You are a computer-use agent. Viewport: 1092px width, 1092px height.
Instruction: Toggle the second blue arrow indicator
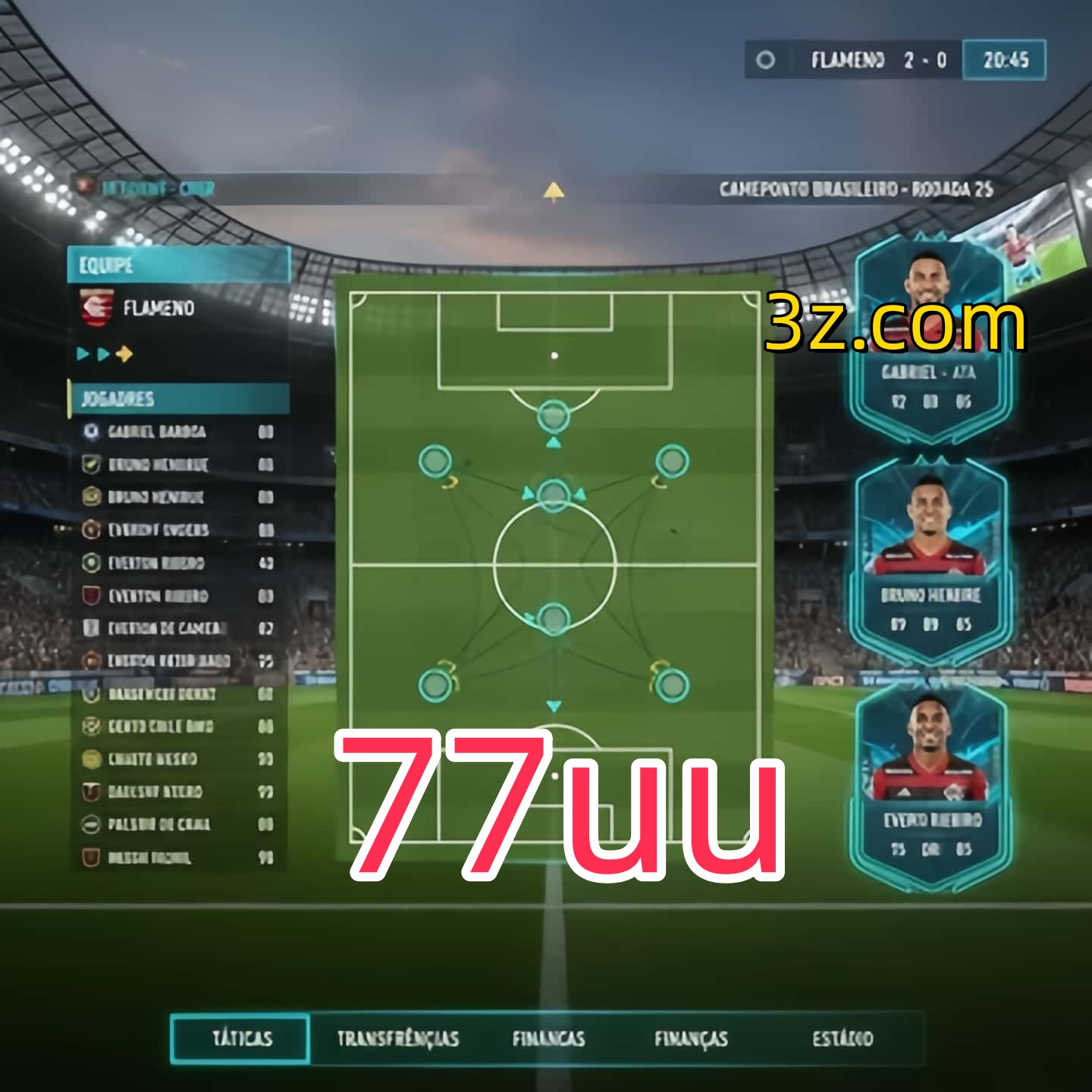coord(102,353)
